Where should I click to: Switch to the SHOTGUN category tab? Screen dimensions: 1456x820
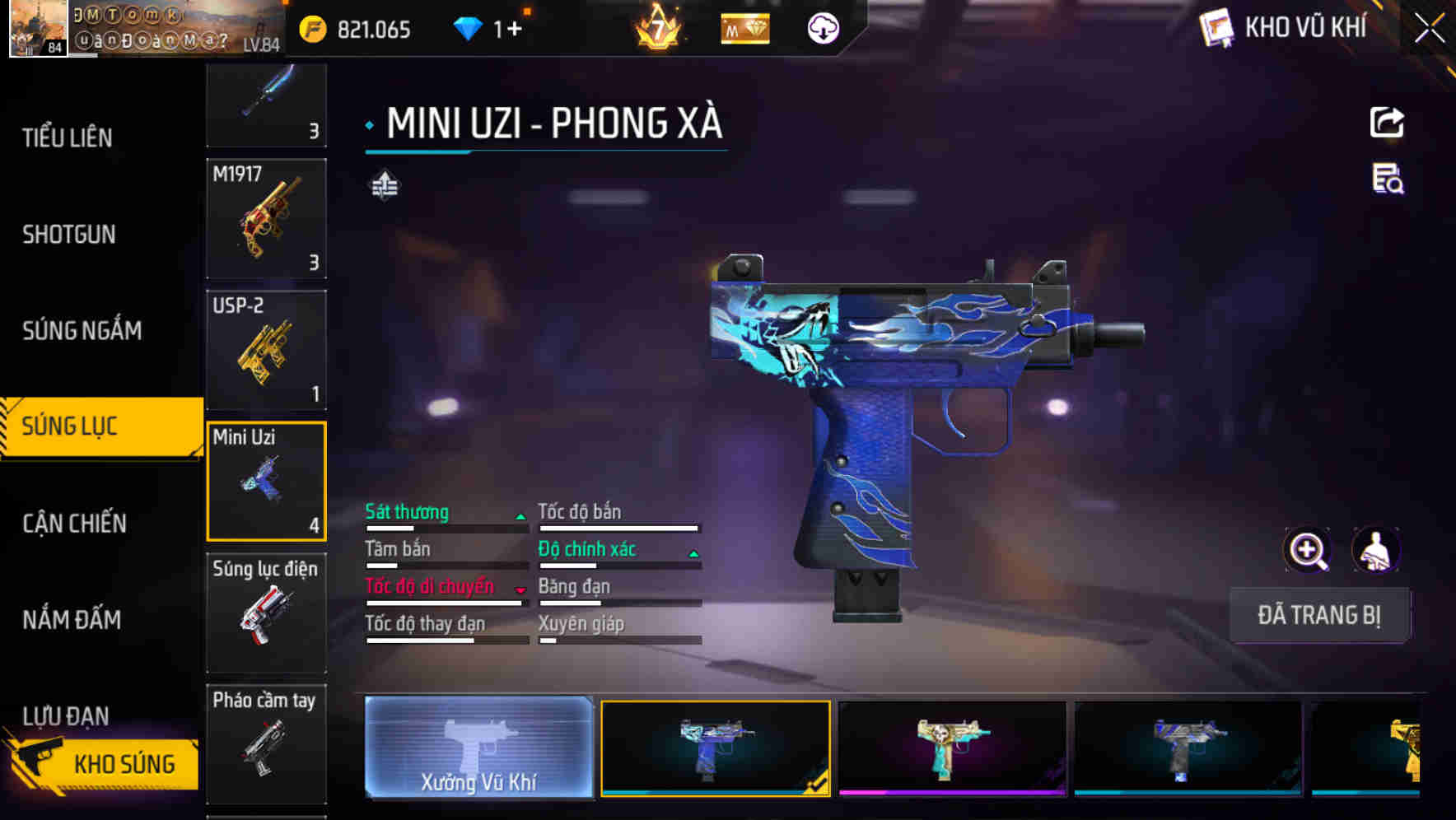pos(69,235)
